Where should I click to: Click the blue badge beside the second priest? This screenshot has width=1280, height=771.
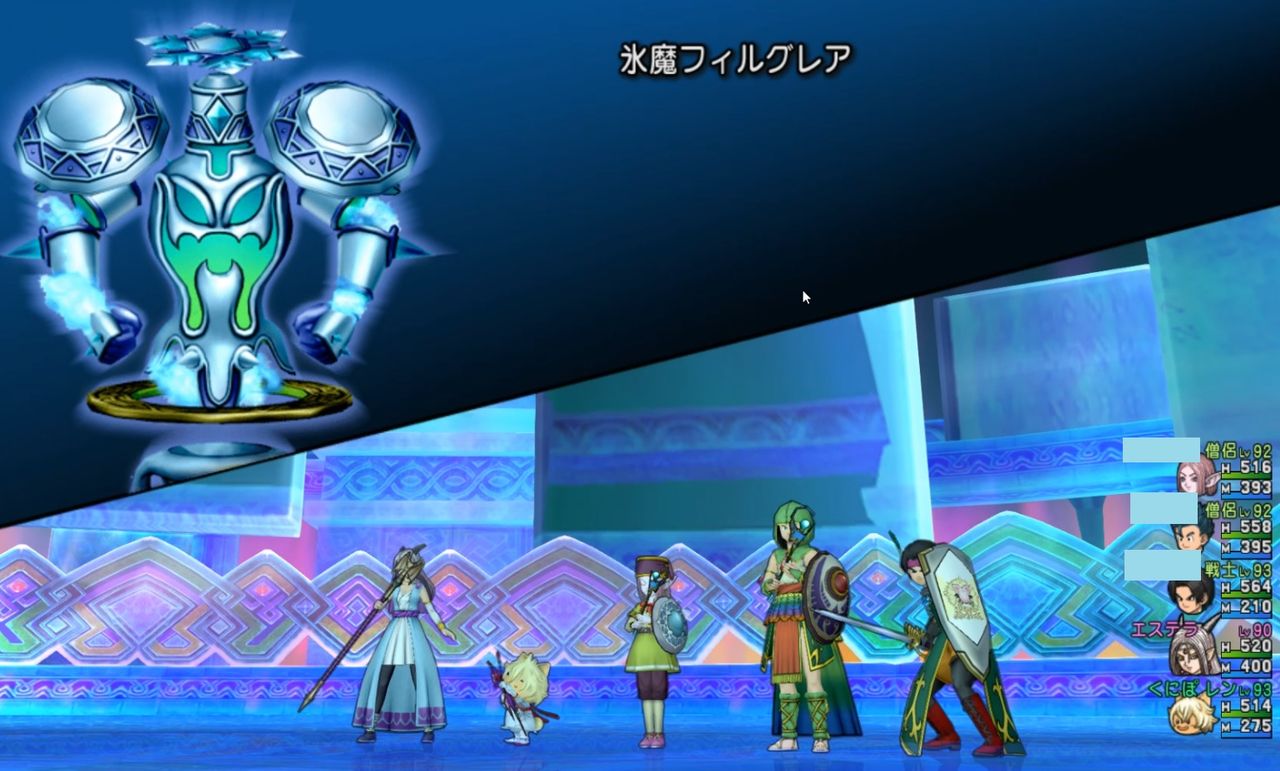[x=1163, y=509]
